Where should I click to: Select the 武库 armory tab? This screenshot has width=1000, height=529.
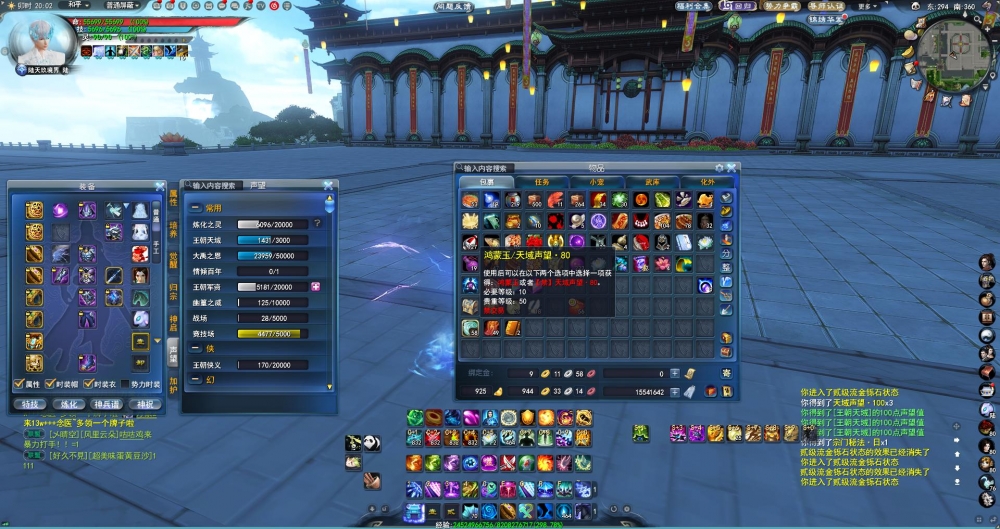[652, 182]
